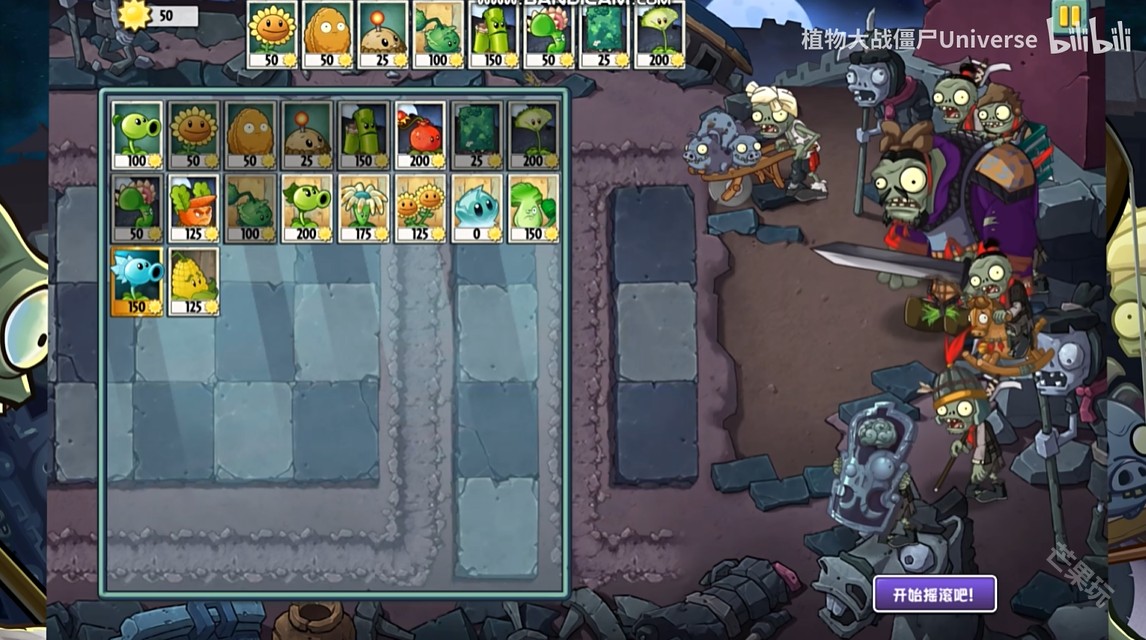This screenshot has width=1146, height=640.
Task: Select the Repeater seed card
Action: pyautogui.click(x=307, y=208)
